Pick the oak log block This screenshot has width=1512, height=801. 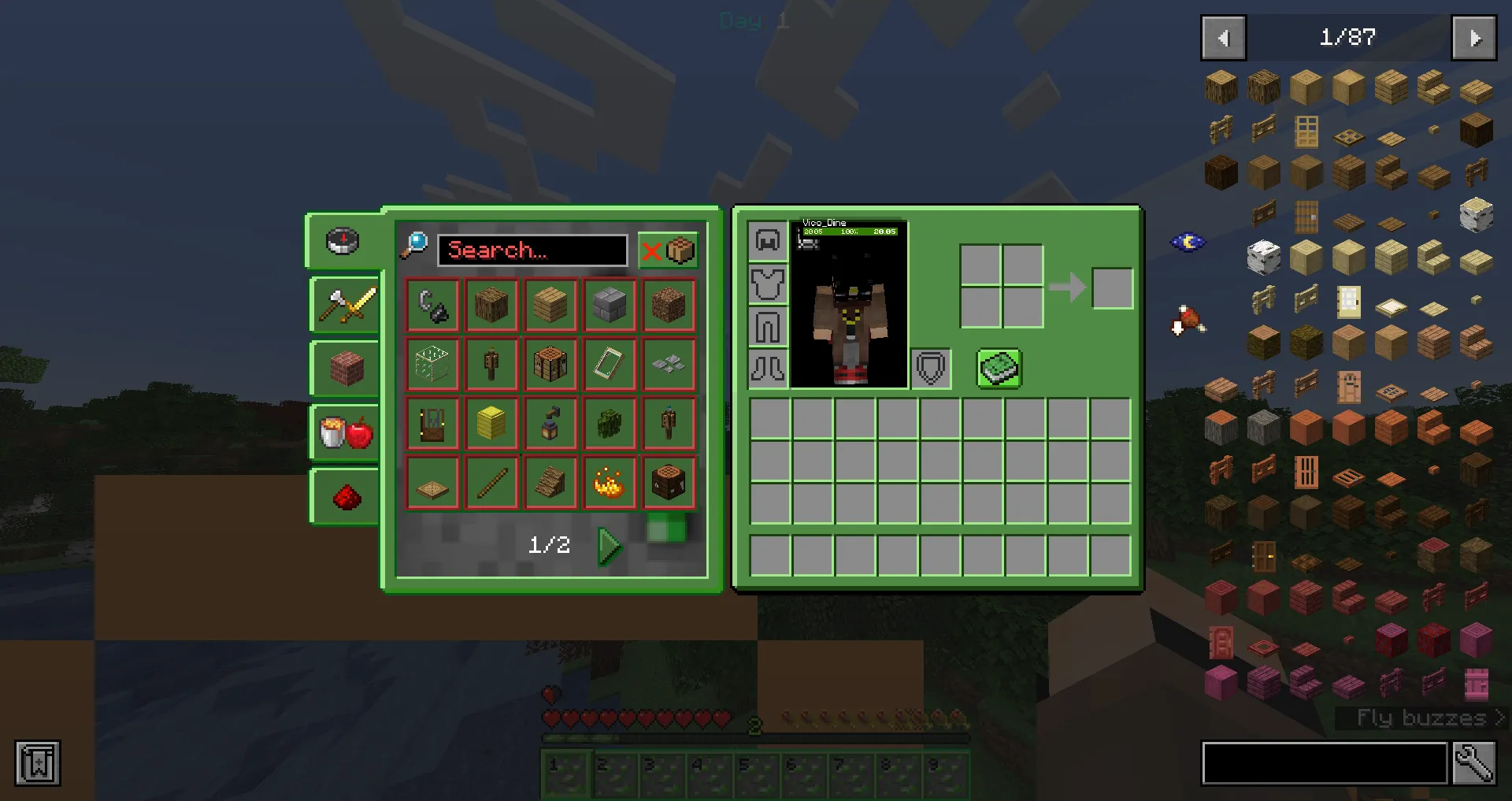(491, 305)
